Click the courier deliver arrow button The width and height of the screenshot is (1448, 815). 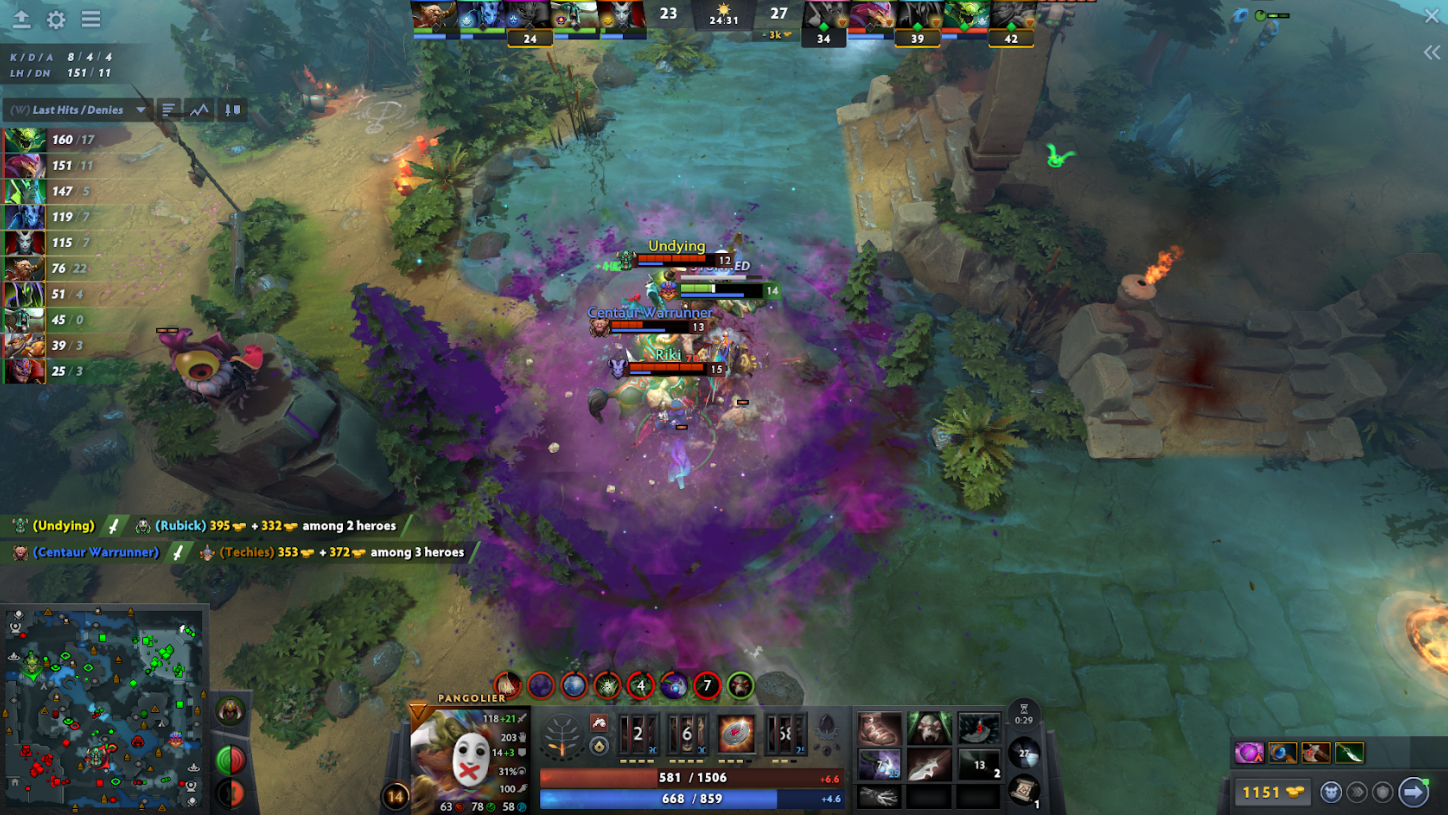pyautogui.click(x=1413, y=792)
